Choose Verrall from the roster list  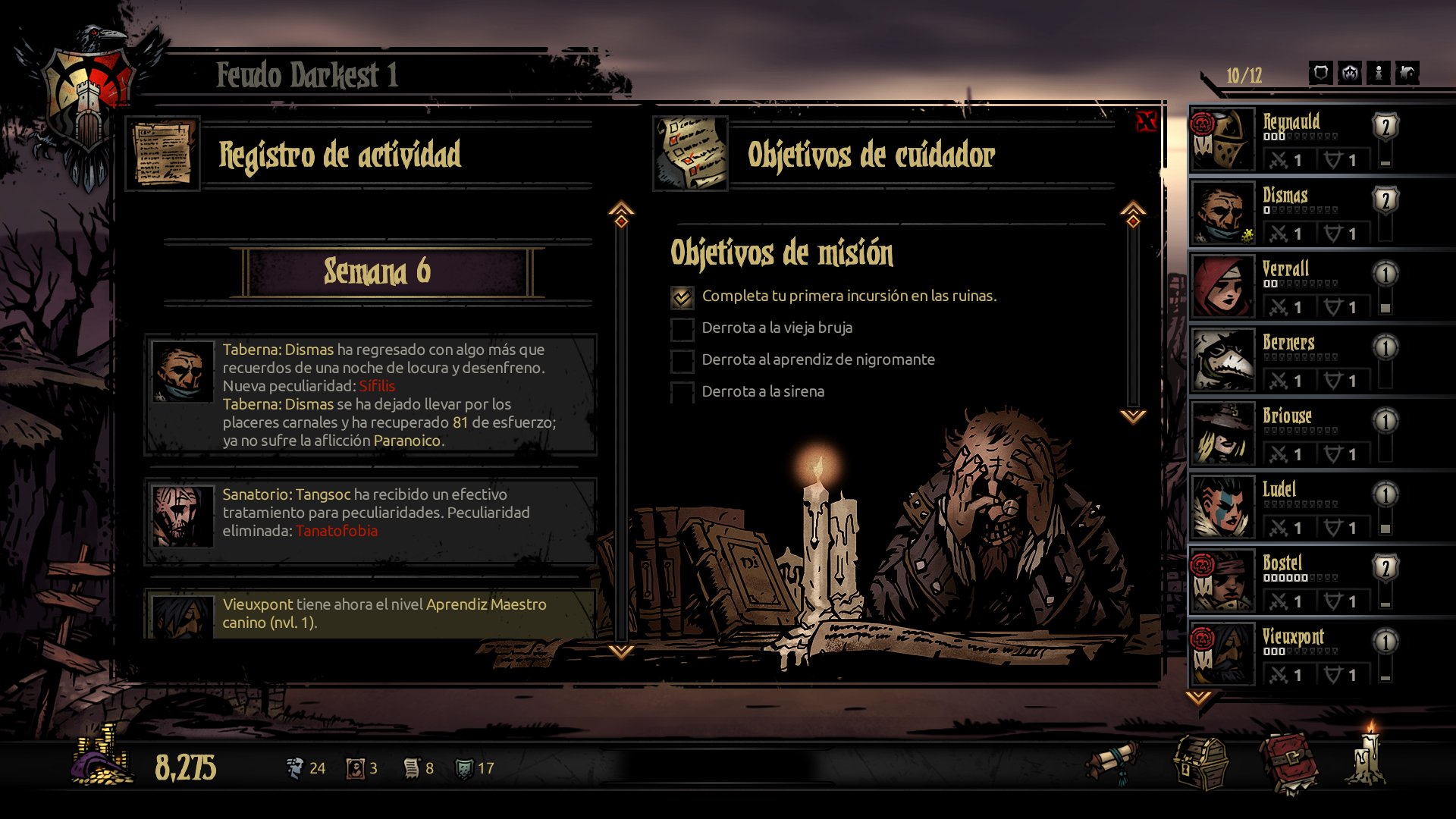[x=1289, y=287]
